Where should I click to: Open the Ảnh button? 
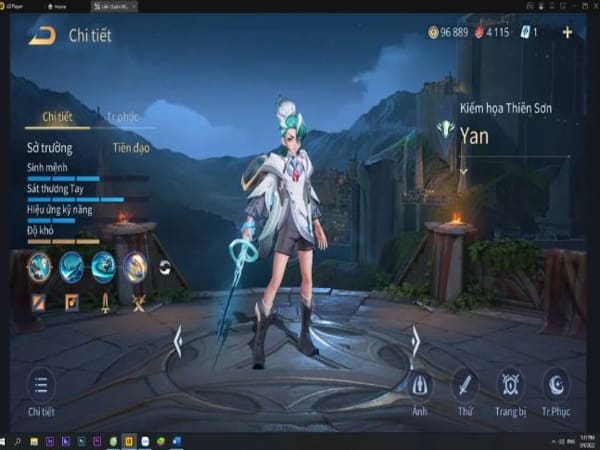coord(421,384)
